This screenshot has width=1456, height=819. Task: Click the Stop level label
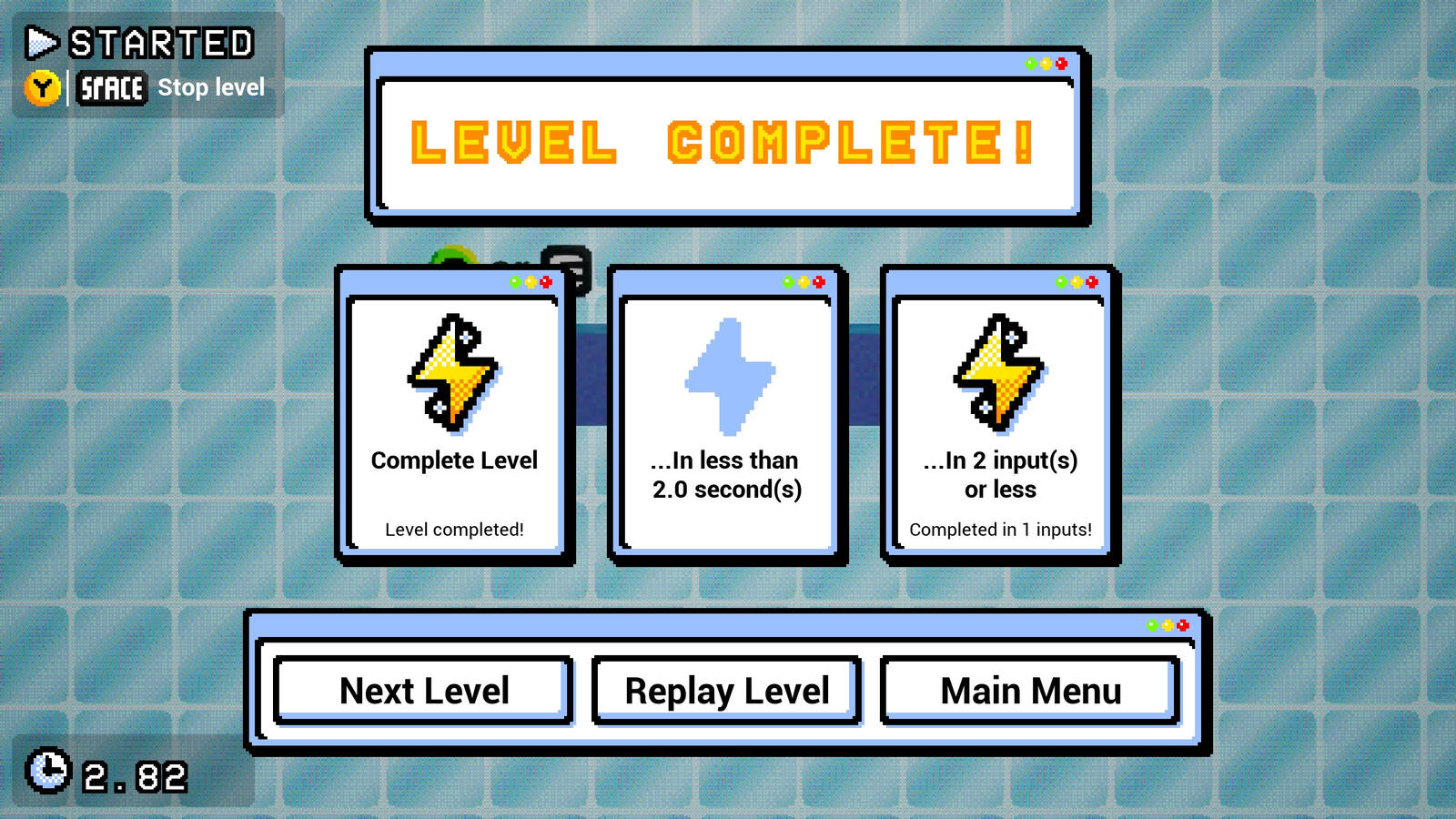pyautogui.click(x=210, y=87)
